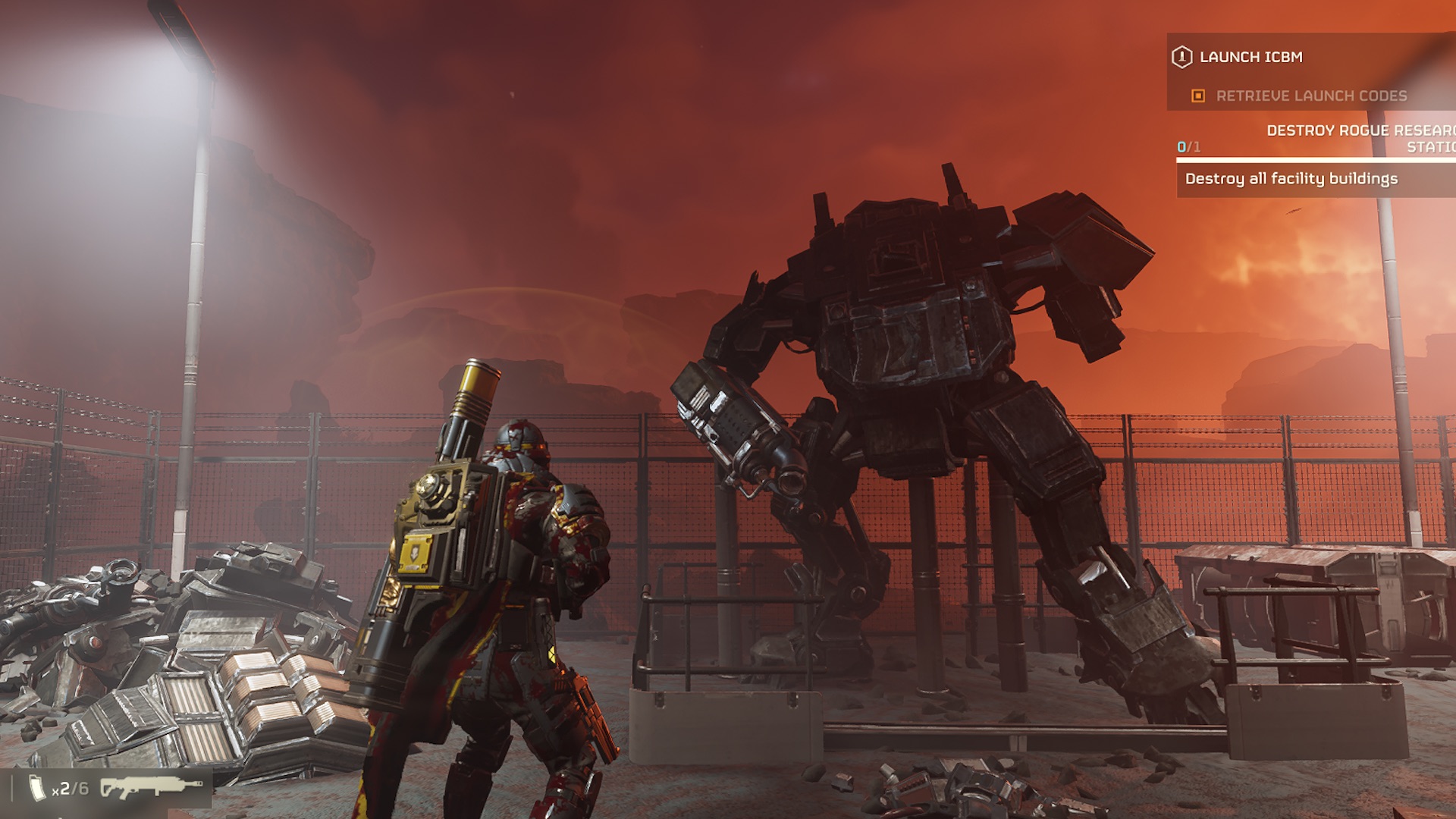Click the Retrieve Launch Codes sub-objective
Image resolution: width=1456 pixels, height=819 pixels.
tap(1310, 96)
